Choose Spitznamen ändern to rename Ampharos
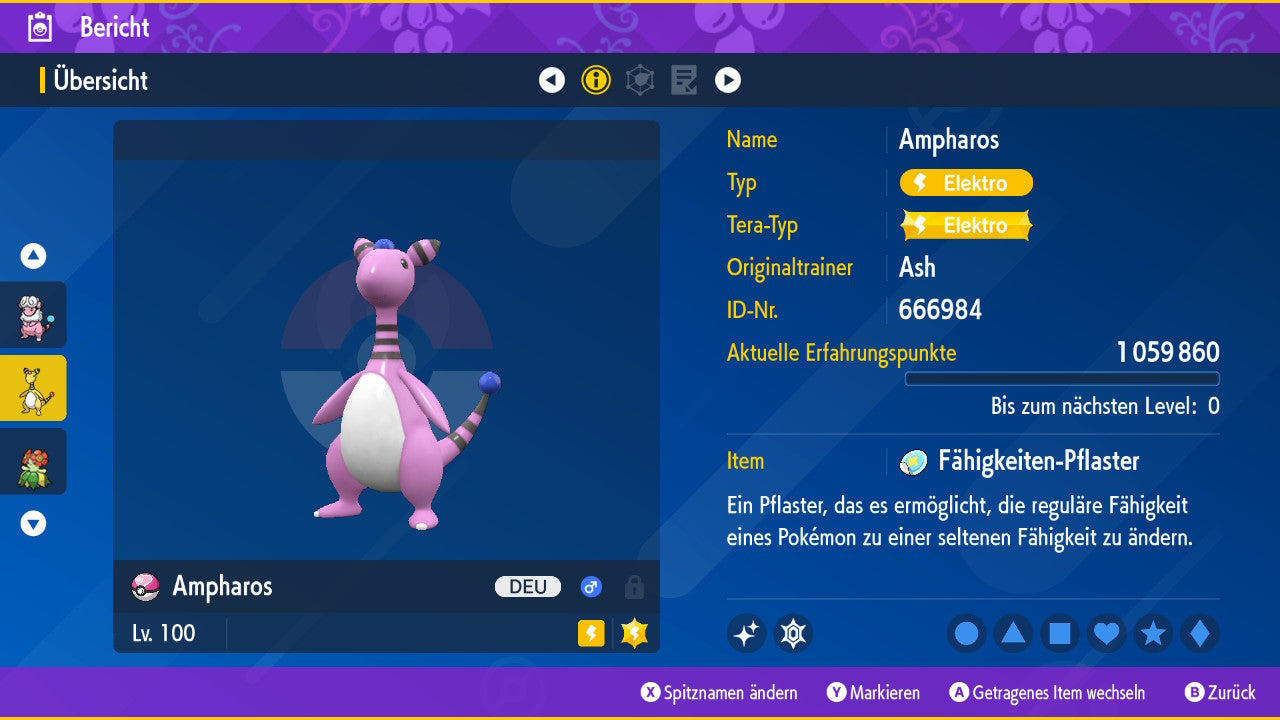Screen dimensions: 1280x720 (720, 692)
